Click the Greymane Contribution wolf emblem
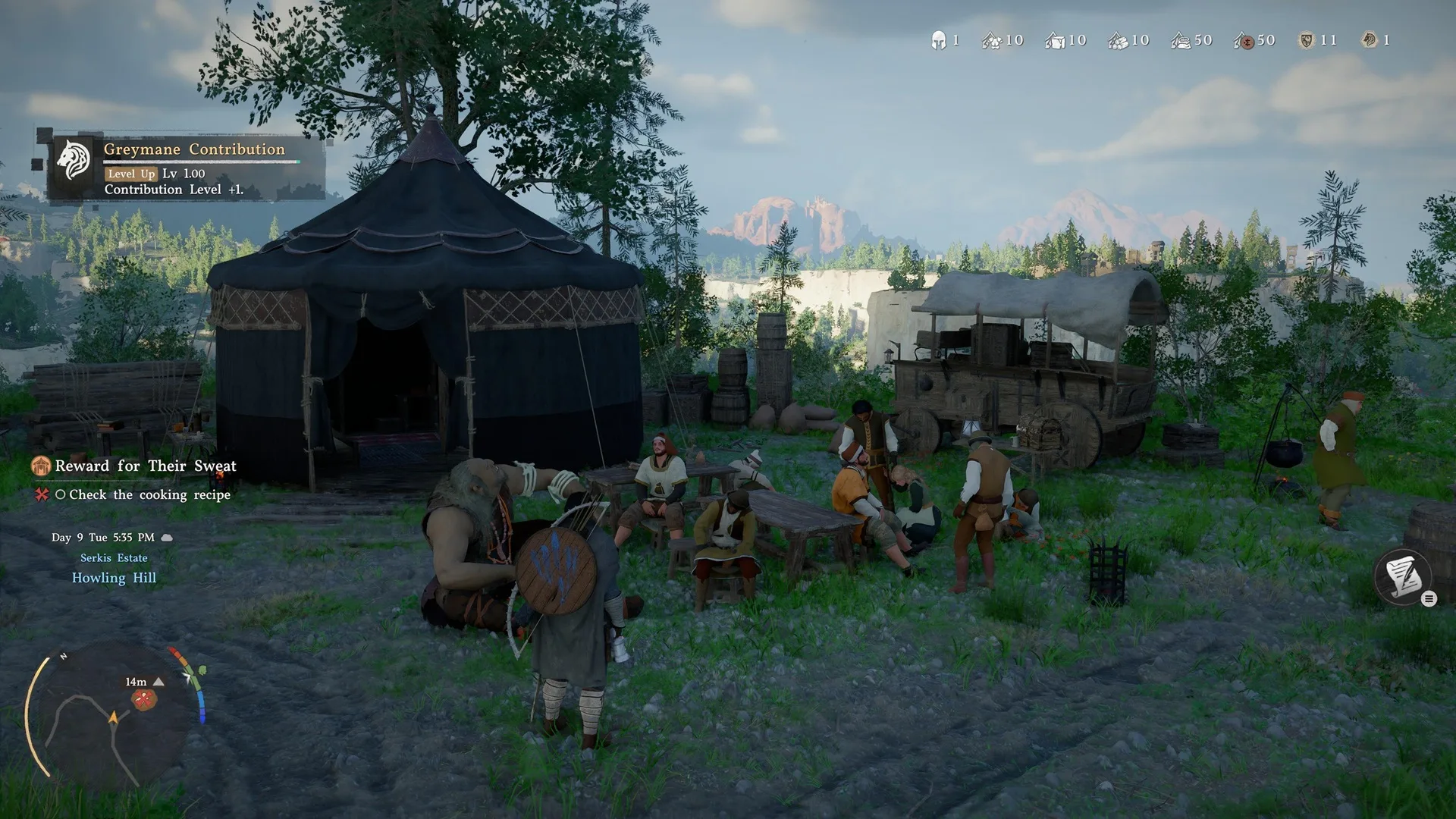Screen dimensions: 1456x819 click(x=73, y=157)
